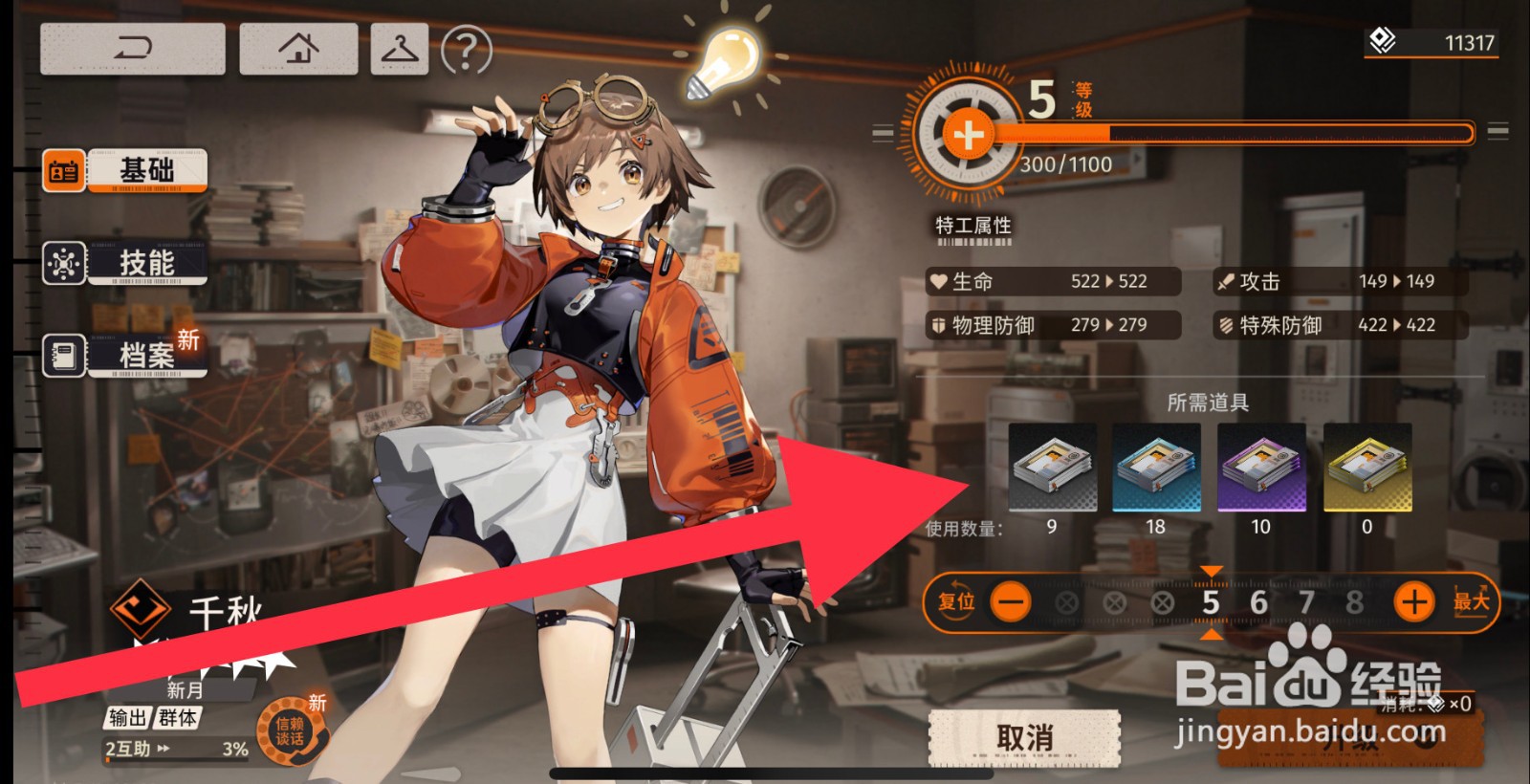Switch to the 技能 tab
Screen dimensions: 1530x784
(x=124, y=263)
